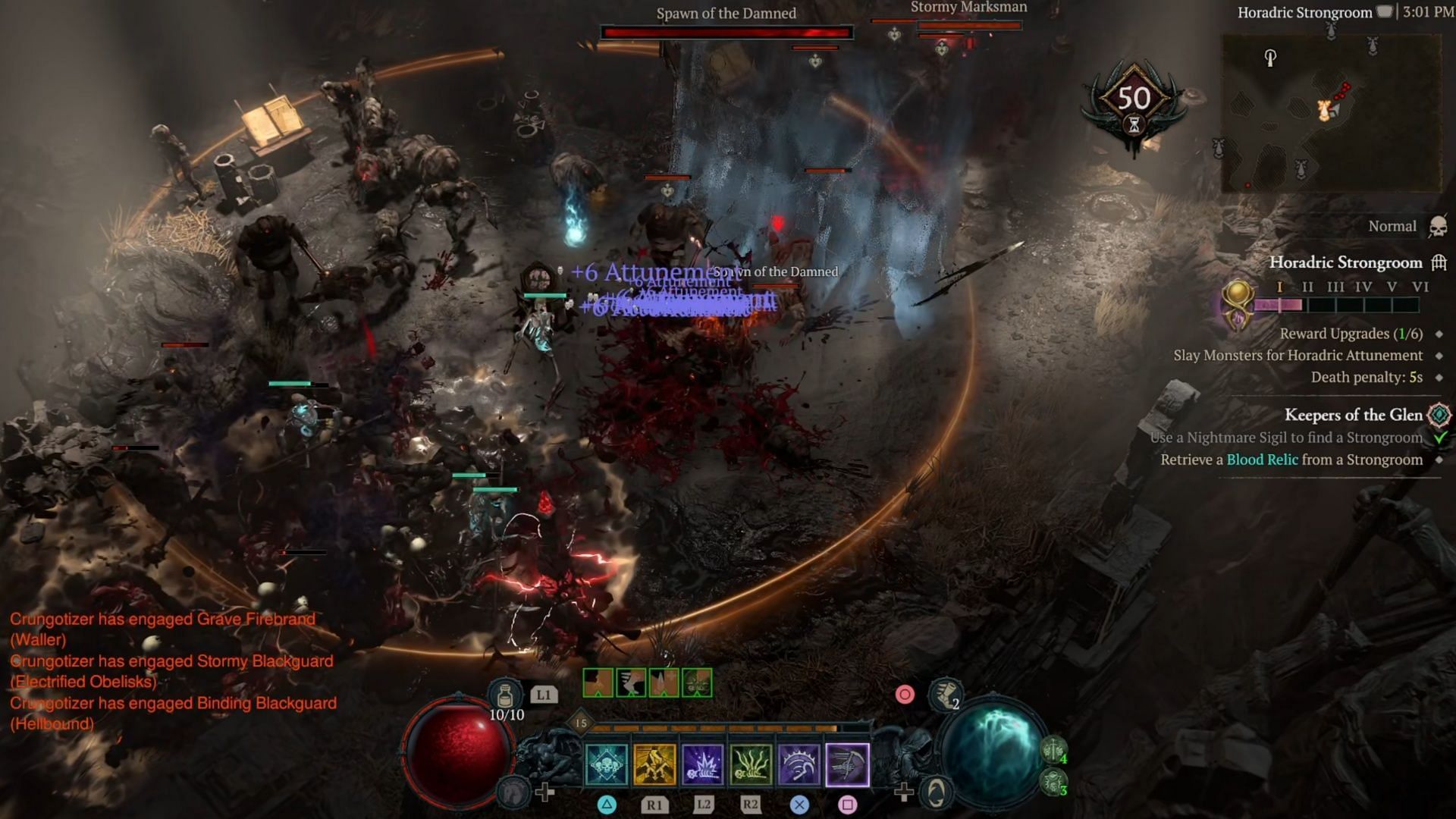Trigger the green tendrils skill
Image resolution: width=1456 pixels, height=819 pixels.
coord(751,764)
